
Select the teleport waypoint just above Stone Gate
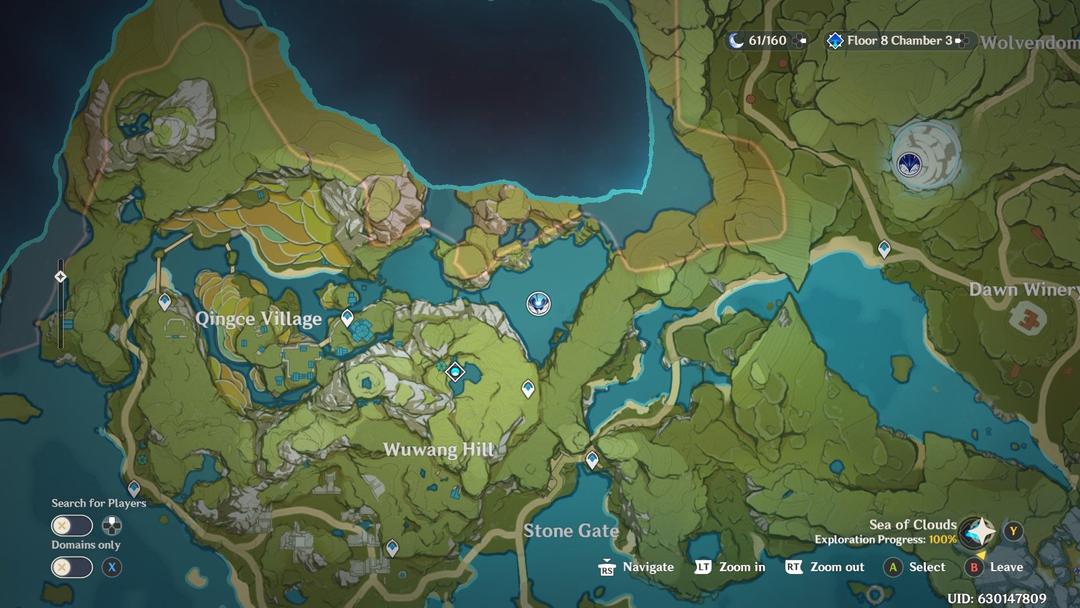(592, 460)
